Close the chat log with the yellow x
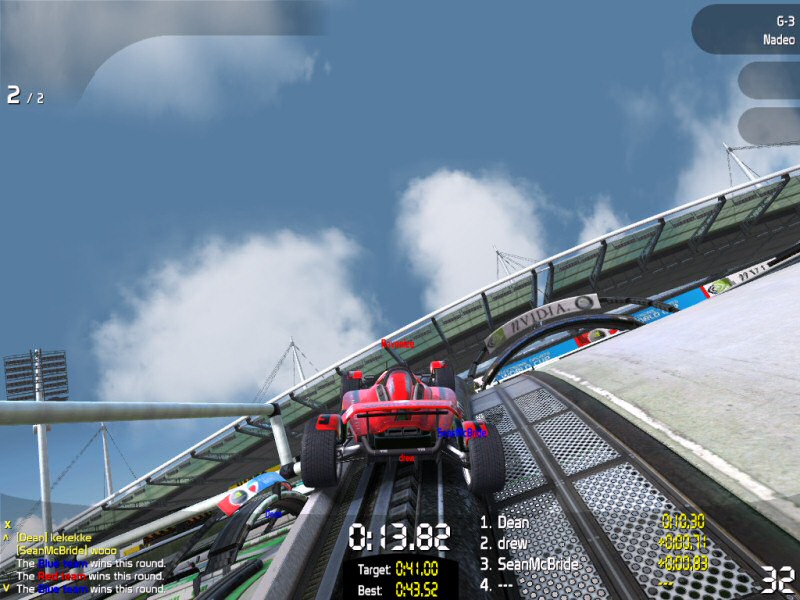 click(x=7, y=523)
